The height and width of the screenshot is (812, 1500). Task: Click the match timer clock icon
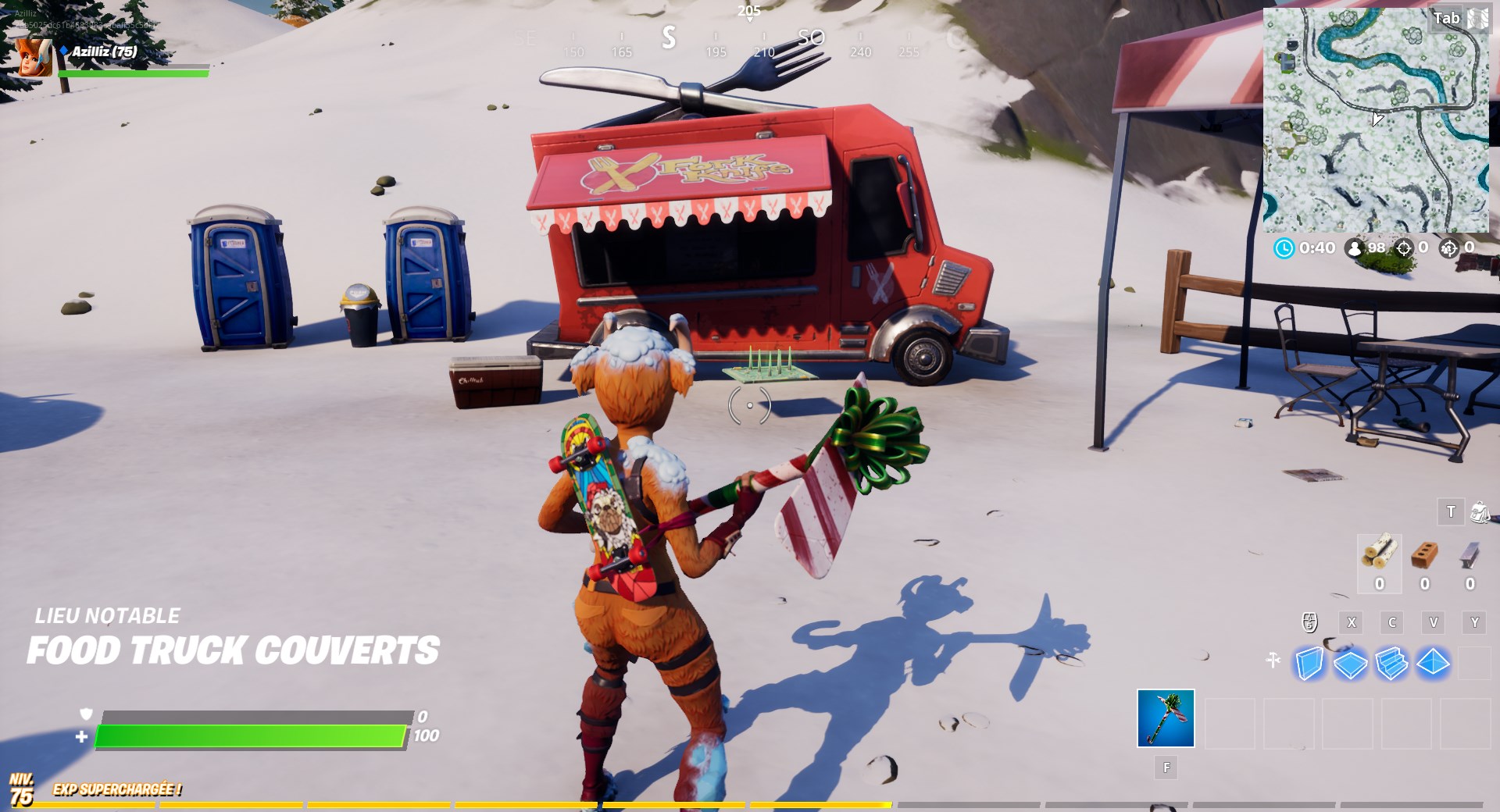pyautogui.click(x=1285, y=248)
